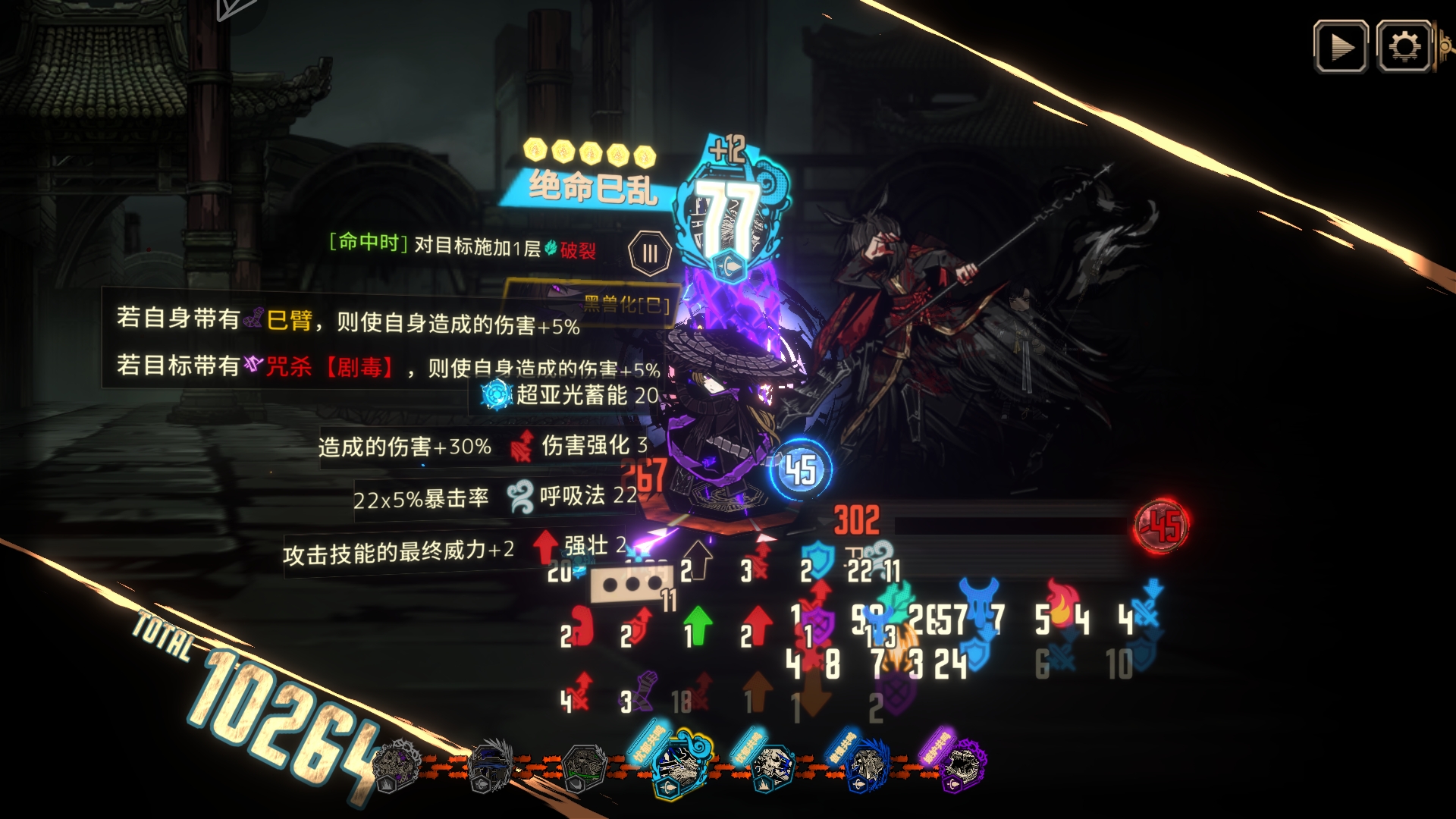Image resolution: width=1456 pixels, height=819 pixels.
Task: Open the gear settings menu
Action: (x=1404, y=47)
